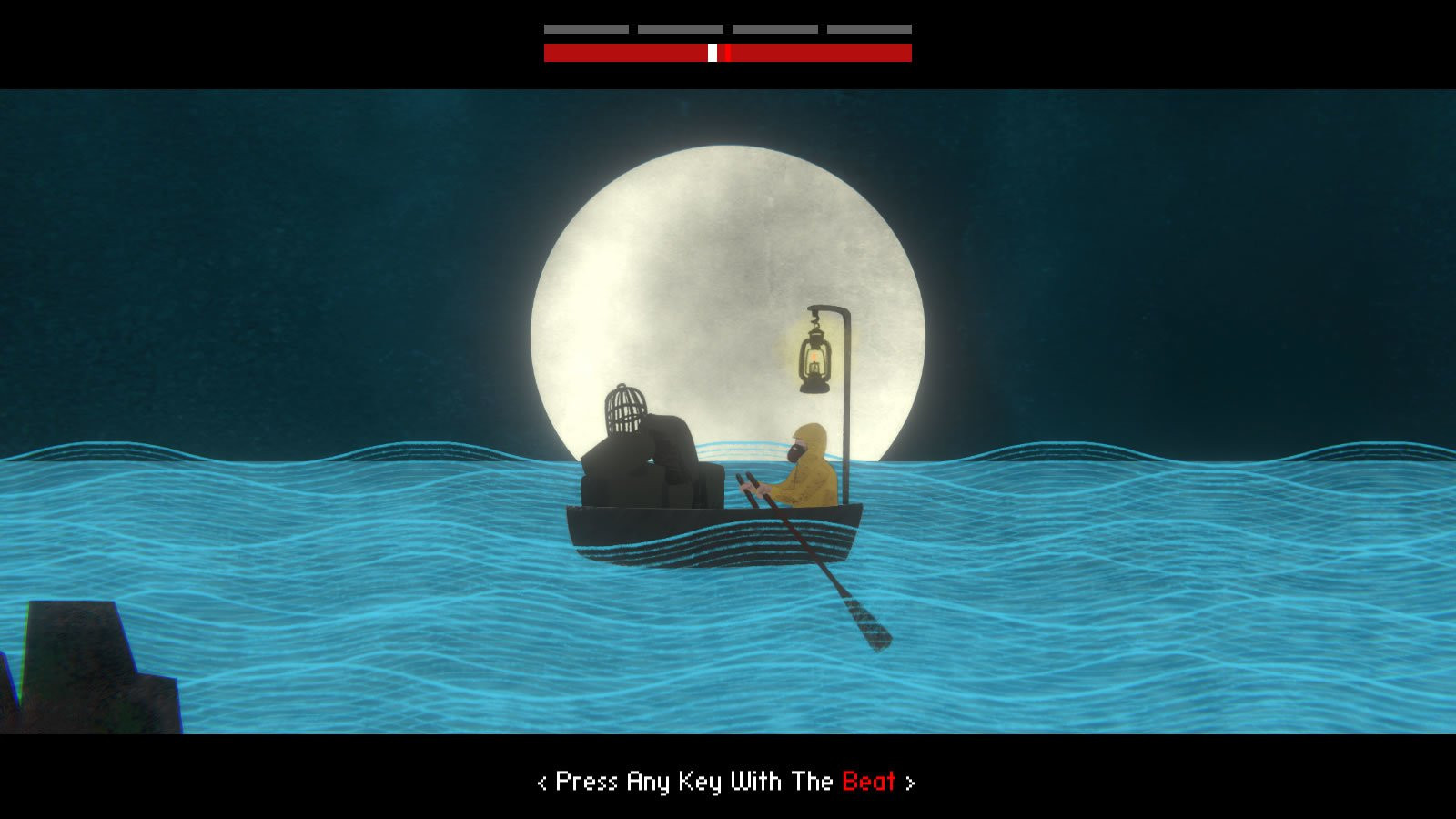Click the white beat marker on the red bar
Screen dimensions: 1456x819
coord(711,52)
